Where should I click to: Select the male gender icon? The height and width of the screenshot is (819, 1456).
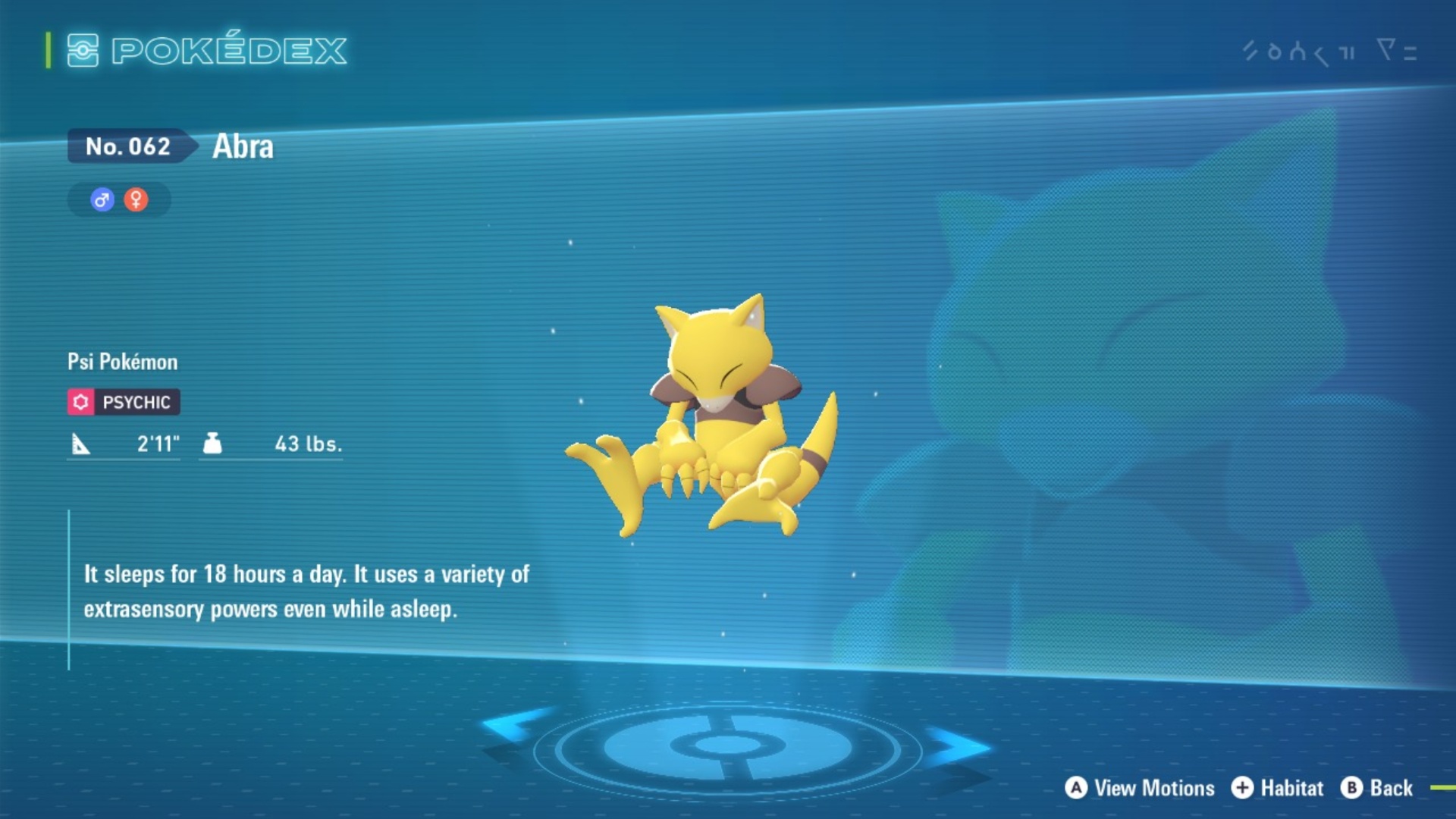102,199
